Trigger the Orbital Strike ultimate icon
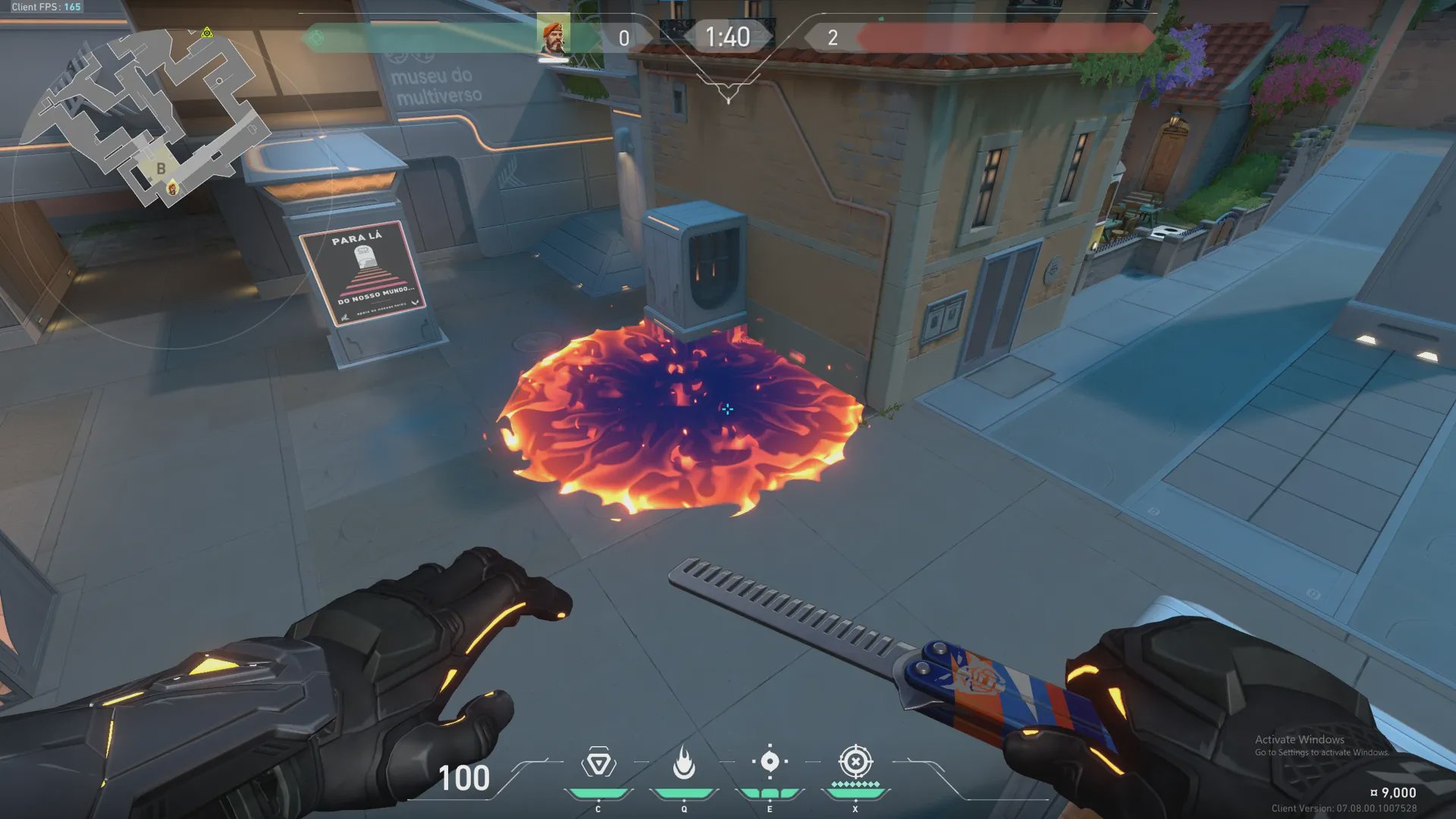 click(855, 761)
